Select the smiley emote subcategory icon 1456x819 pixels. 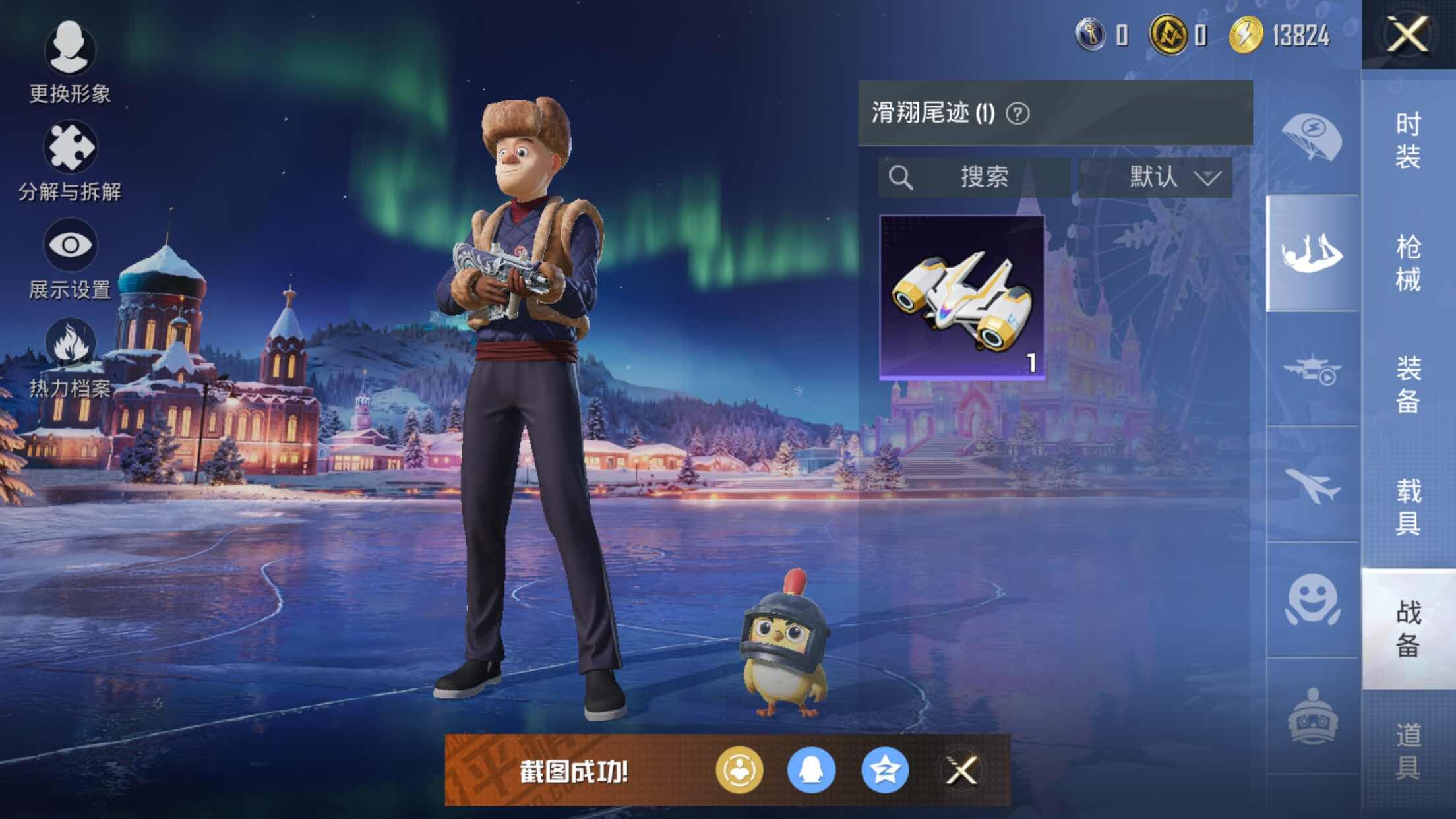click(x=1312, y=600)
